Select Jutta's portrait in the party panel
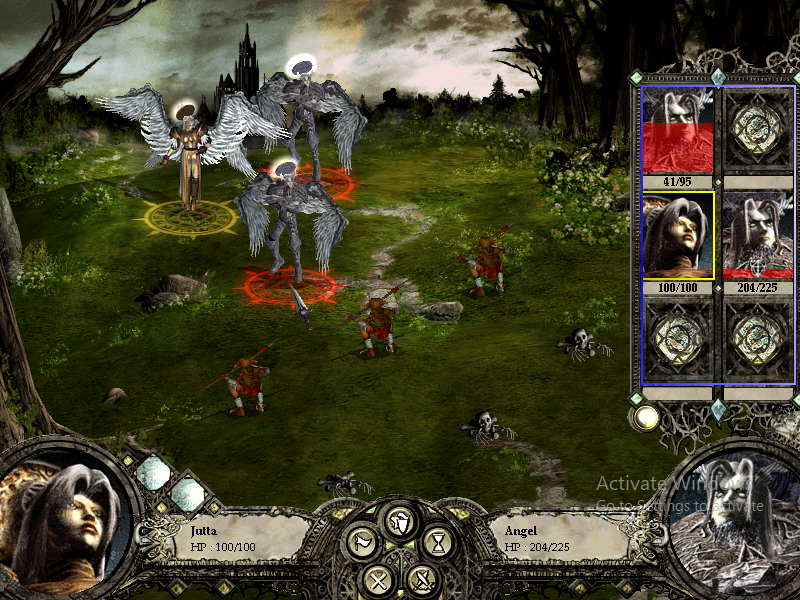The width and height of the screenshot is (800, 600). [x=678, y=235]
